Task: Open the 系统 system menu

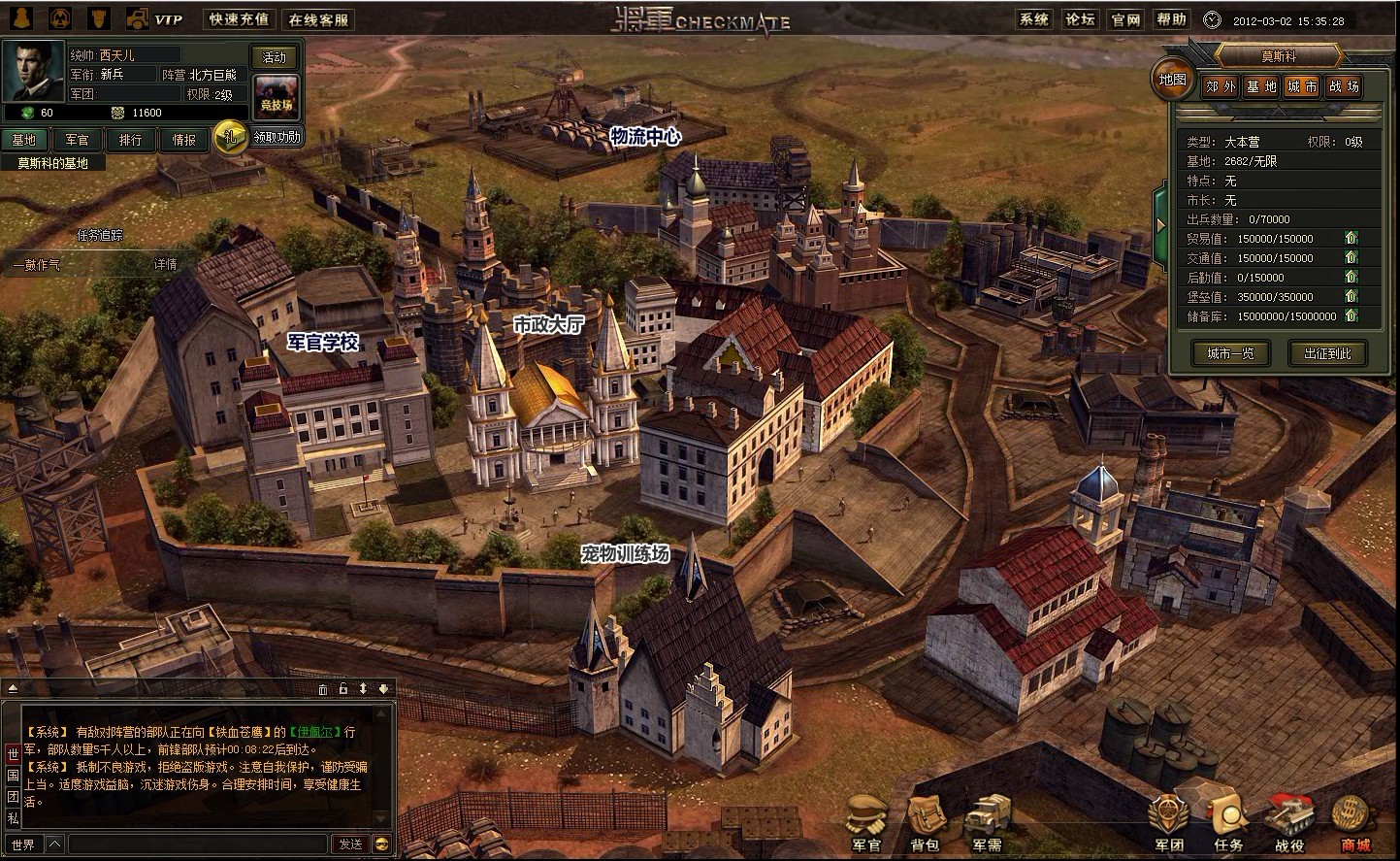Action: [1034, 19]
